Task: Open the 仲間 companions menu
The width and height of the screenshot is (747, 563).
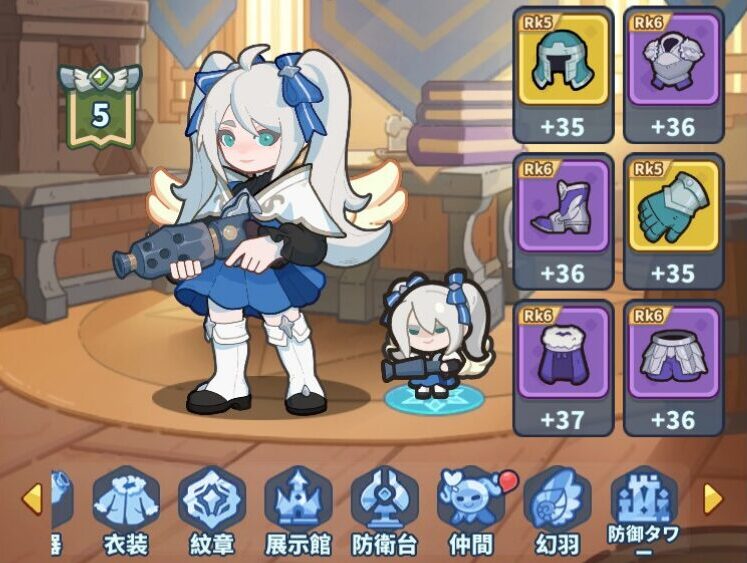Action: [x=471, y=508]
